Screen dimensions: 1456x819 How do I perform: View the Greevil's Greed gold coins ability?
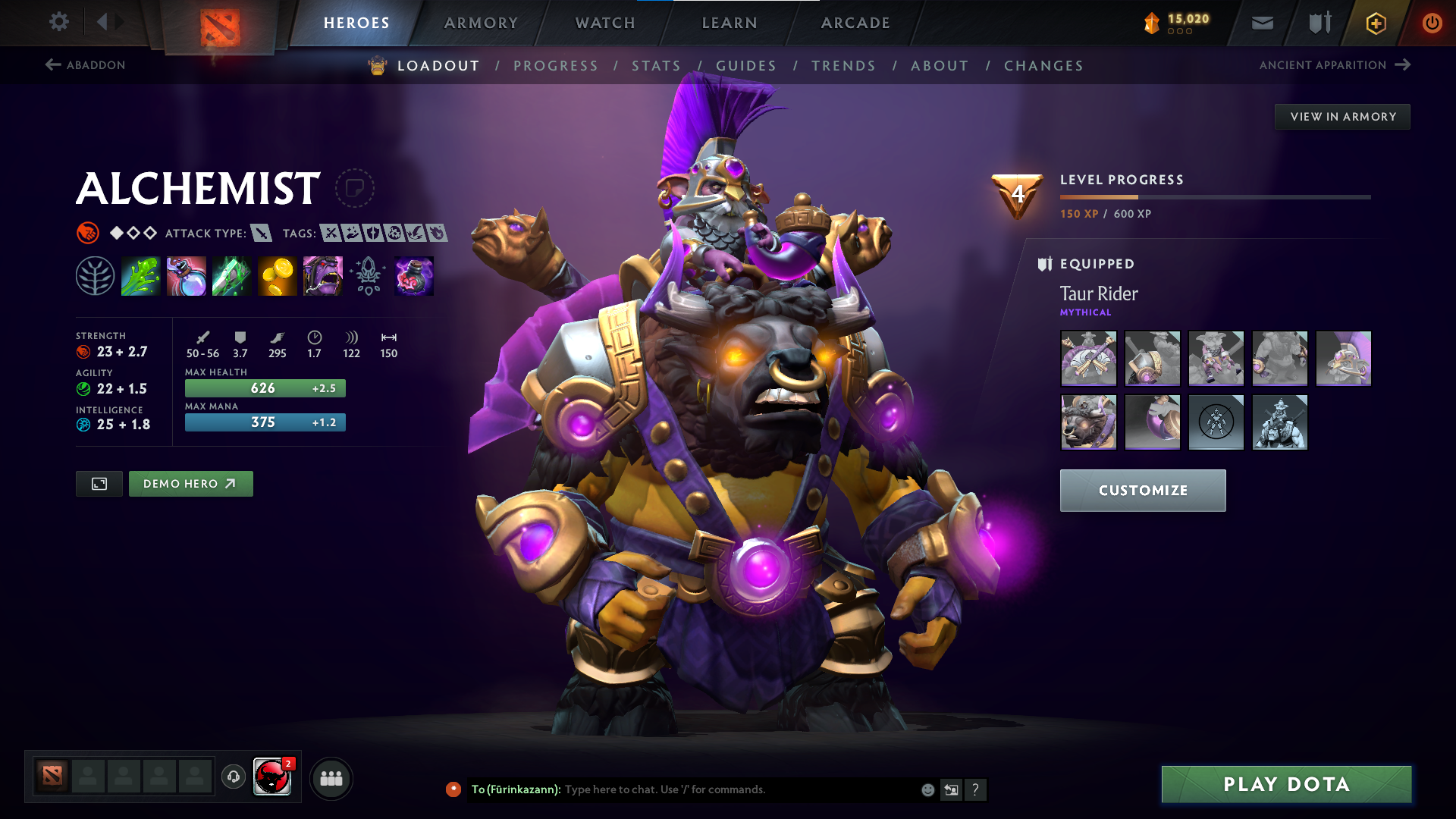(277, 275)
